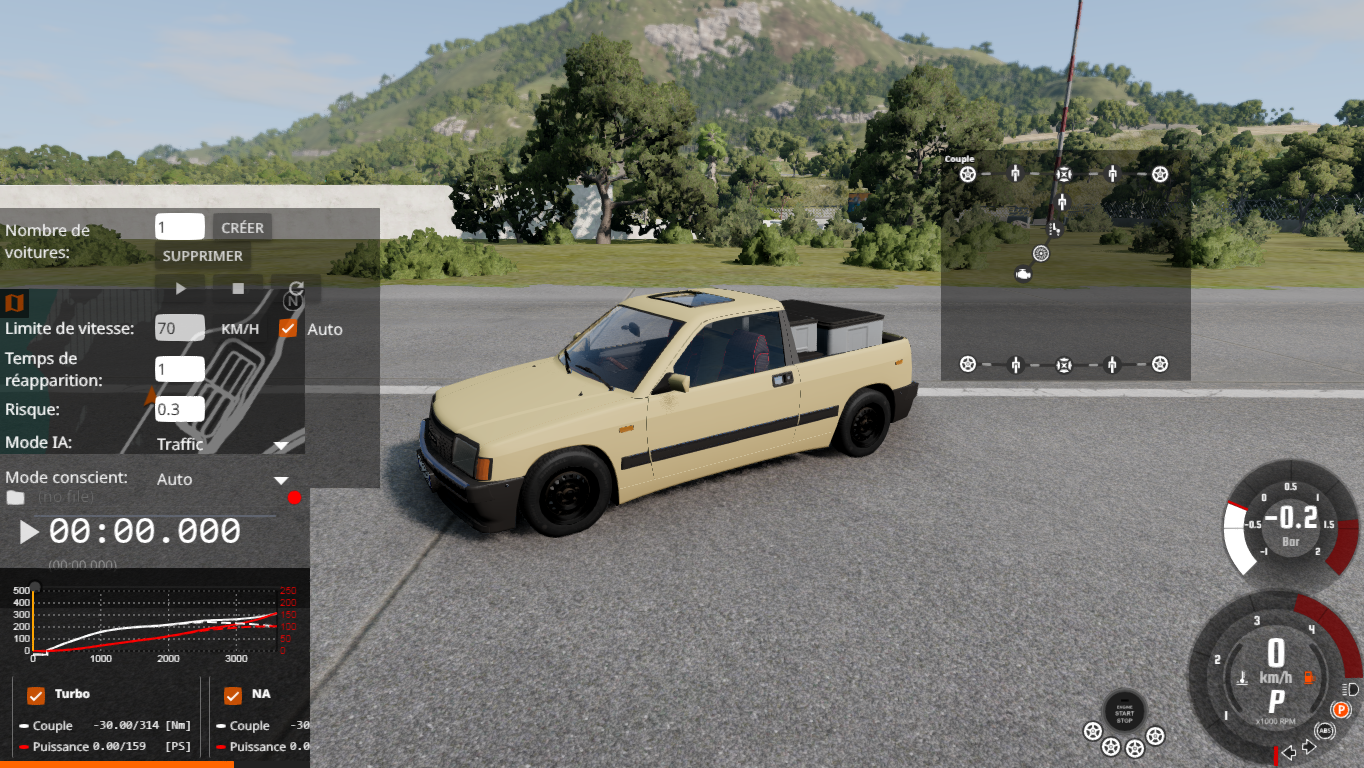Start the traffic AI with play button
Image resolution: width=1364 pixels, height=768 pixels.
point(181,289)
